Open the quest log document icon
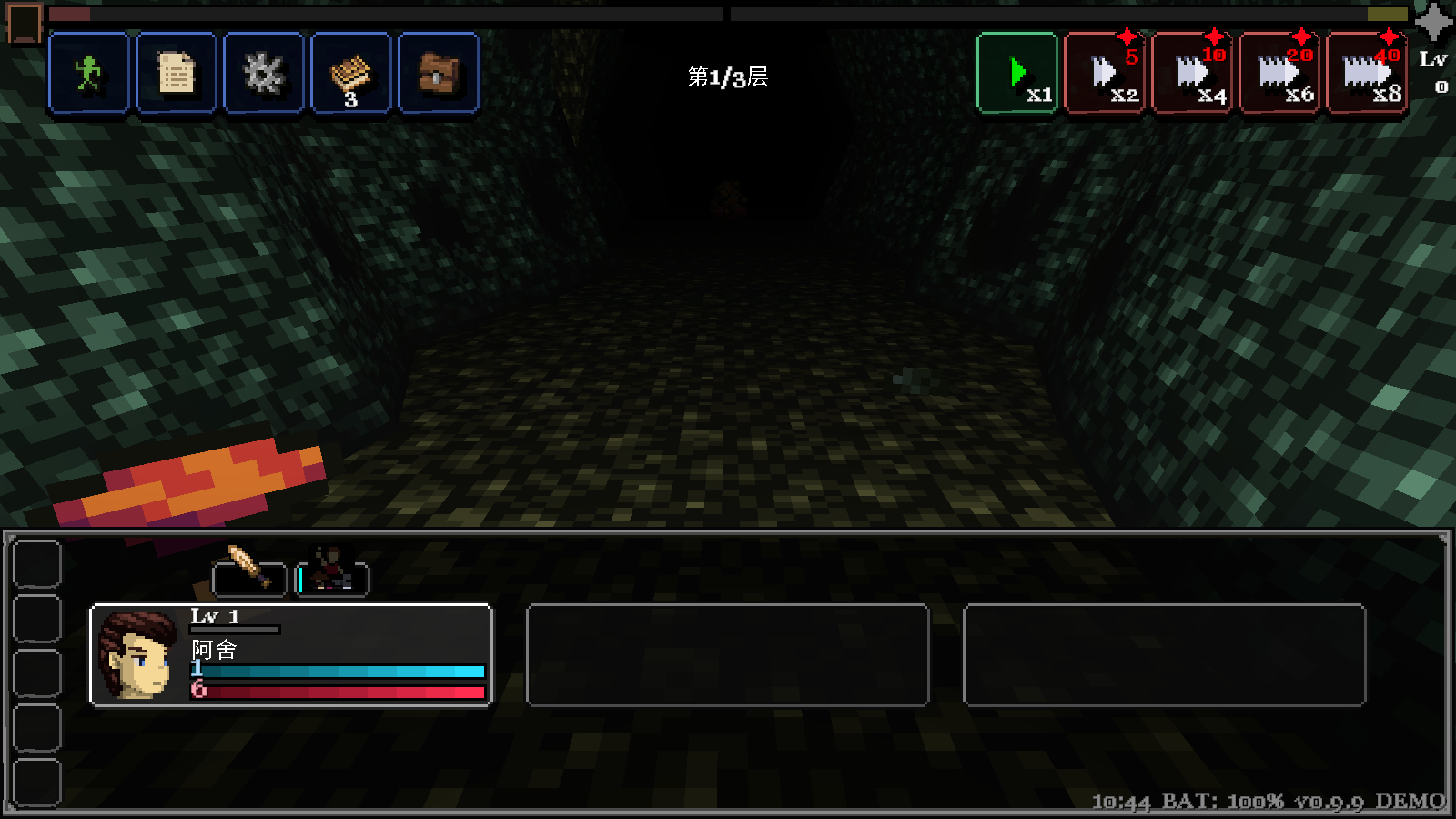Image resolution: width=1456 pixels, height=819 pixels. [x=176, y=74]
